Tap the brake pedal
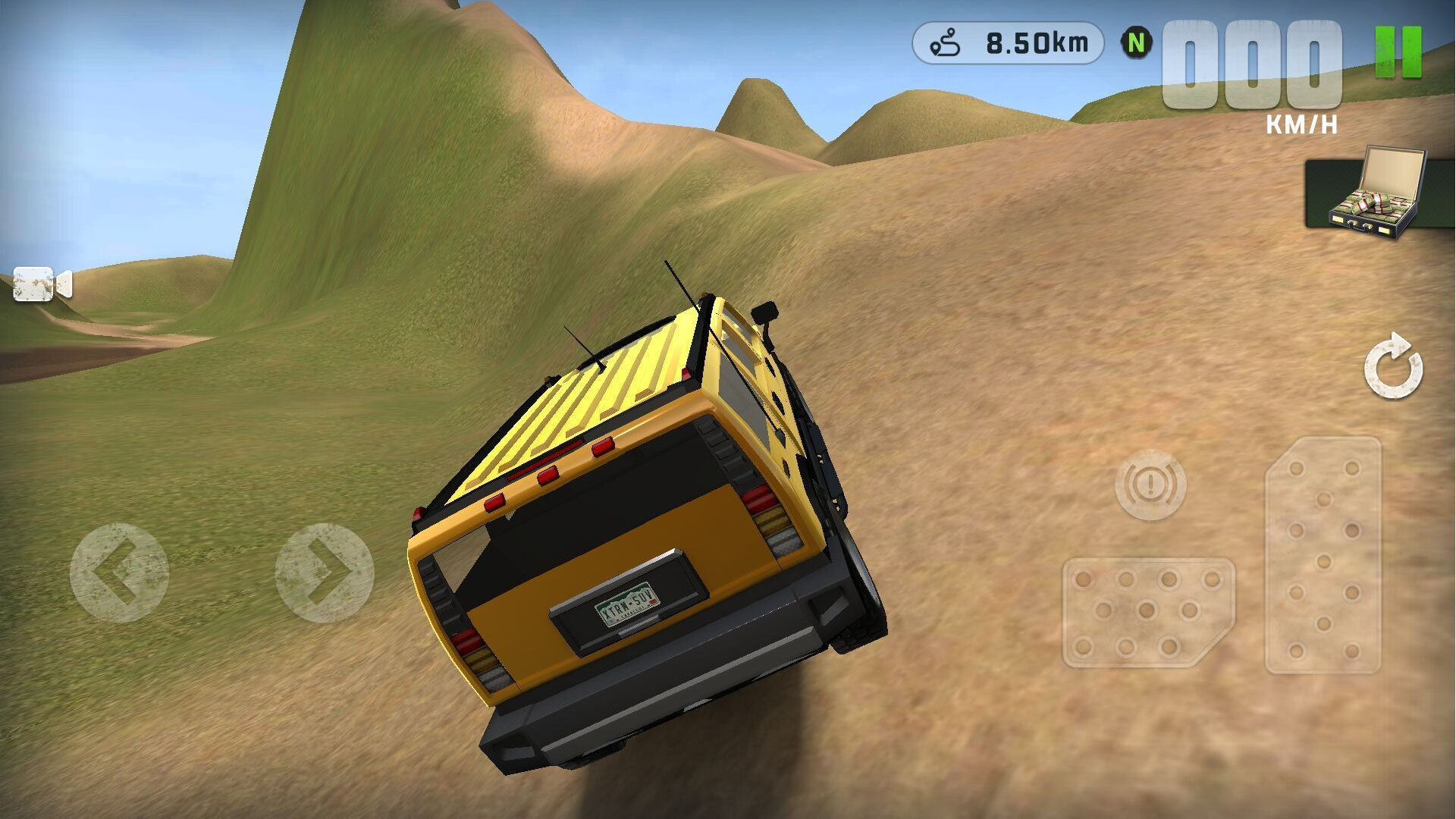 tap(1148, 613)
